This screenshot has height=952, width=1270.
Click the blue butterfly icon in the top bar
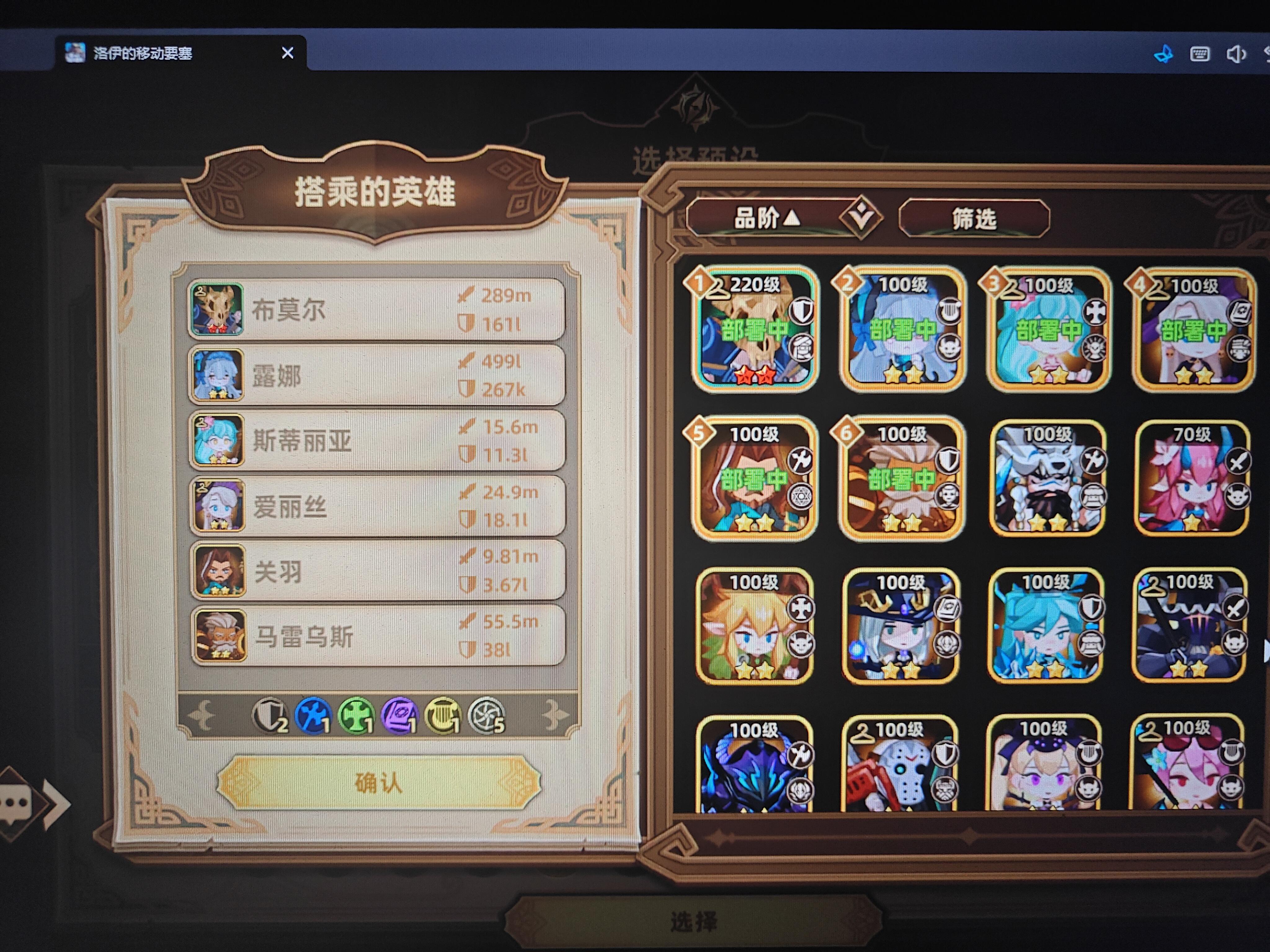coord(1164,53)
